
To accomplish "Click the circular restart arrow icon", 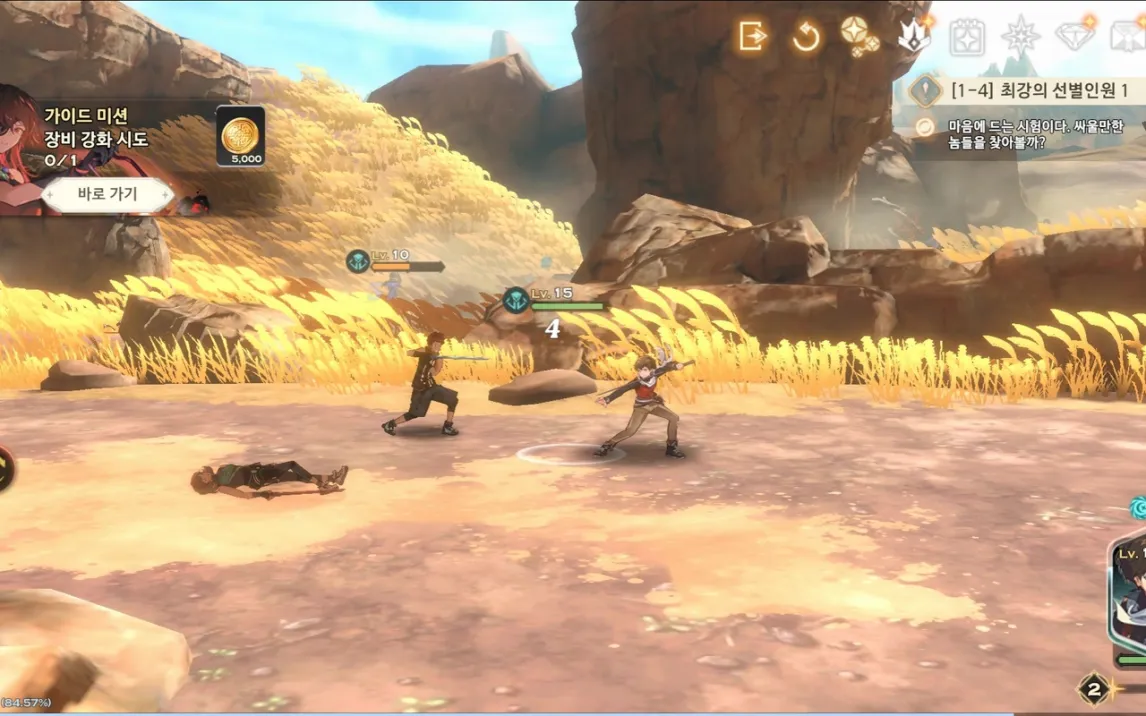I will [x=806, y=37].
